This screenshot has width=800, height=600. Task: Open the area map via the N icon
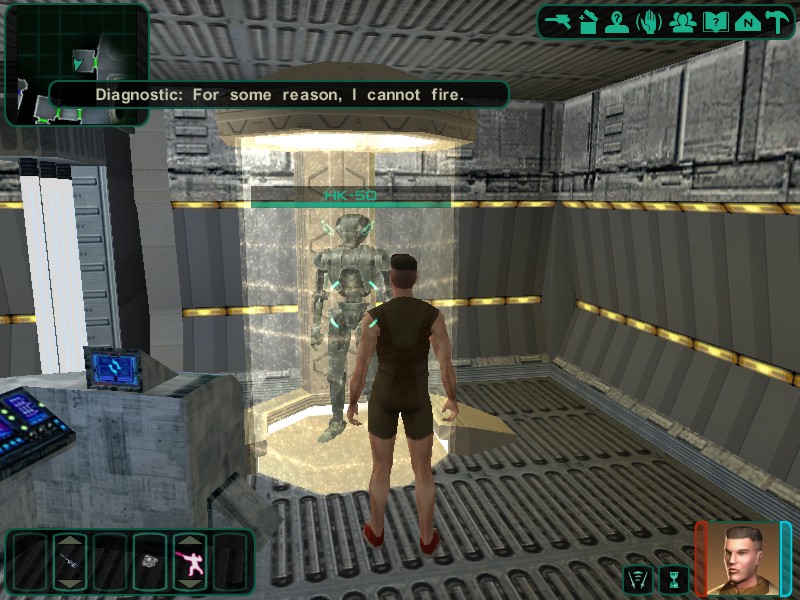(x=746, y=22)
